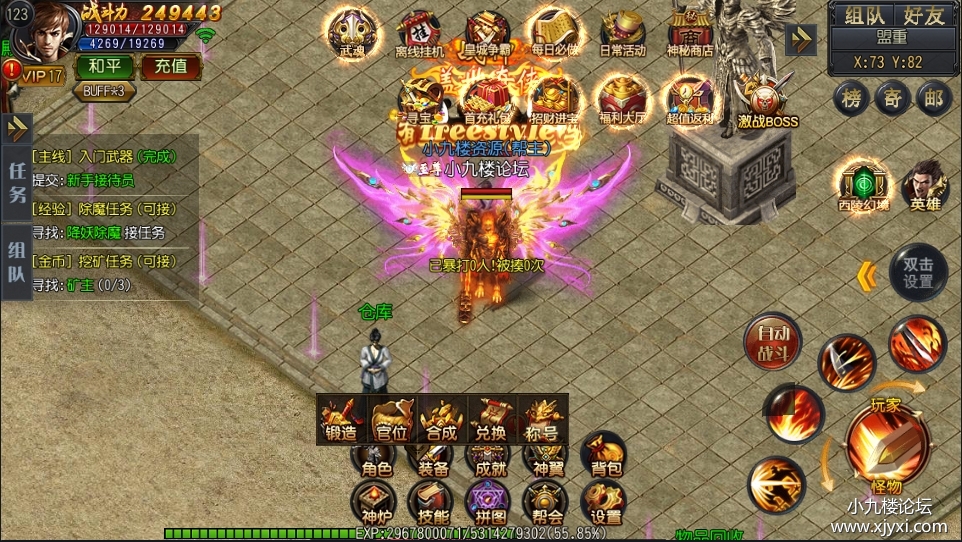Open the 邮 mail button
Image resolution: width=962 pixels, height=542 pixels.
[x=934, y=98]
